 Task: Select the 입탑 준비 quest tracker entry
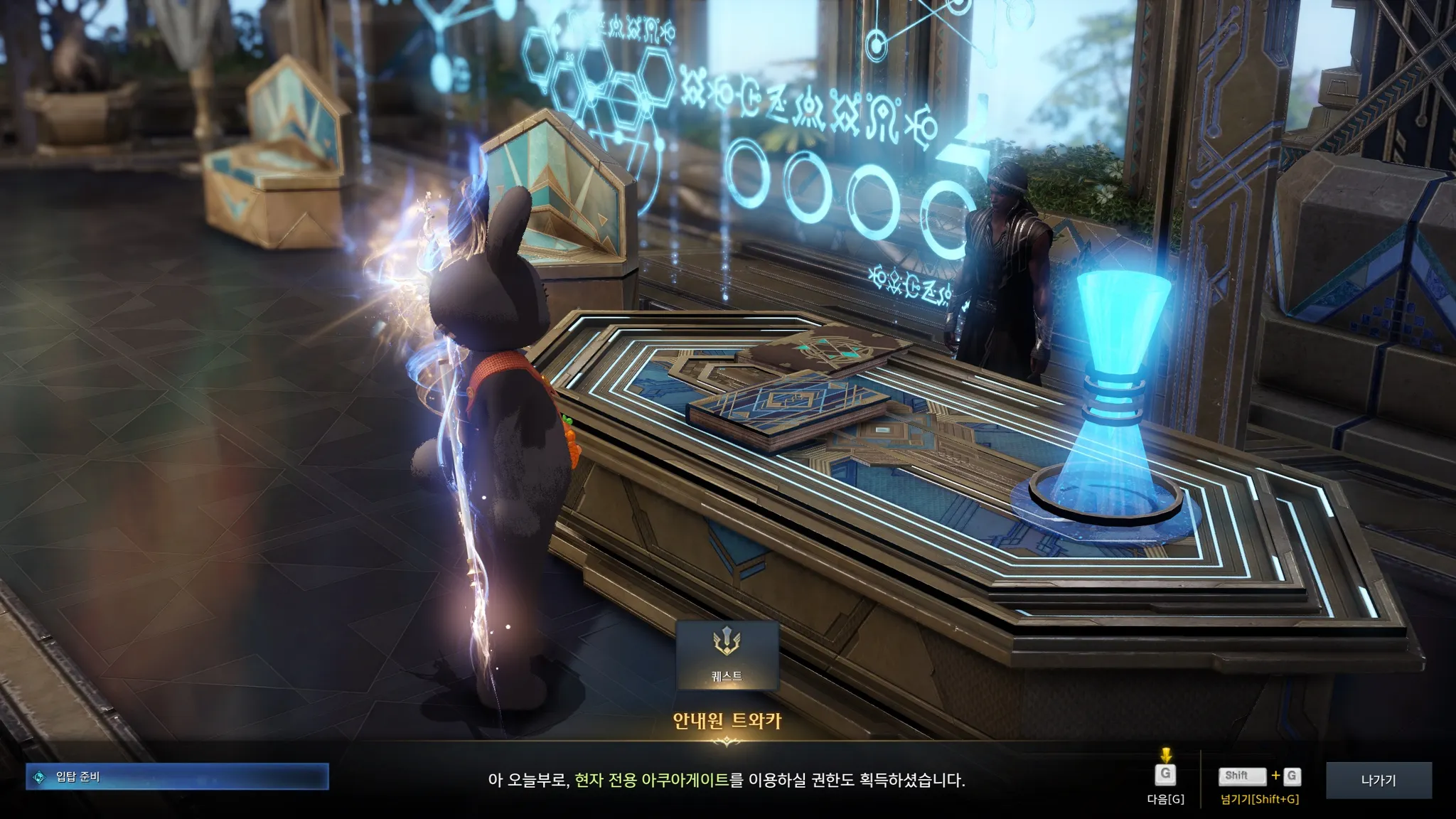click(178, 777)
